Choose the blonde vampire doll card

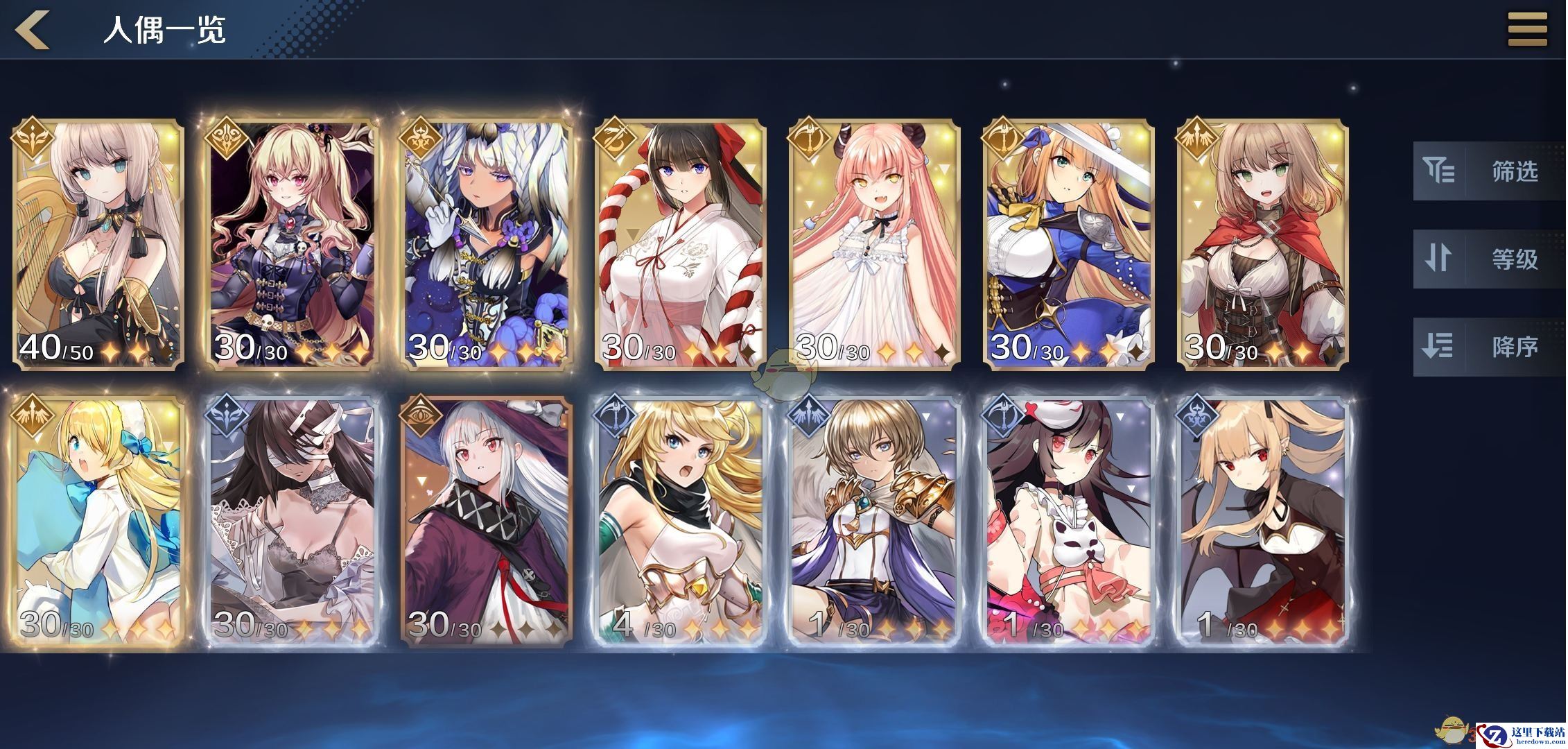1263,522
